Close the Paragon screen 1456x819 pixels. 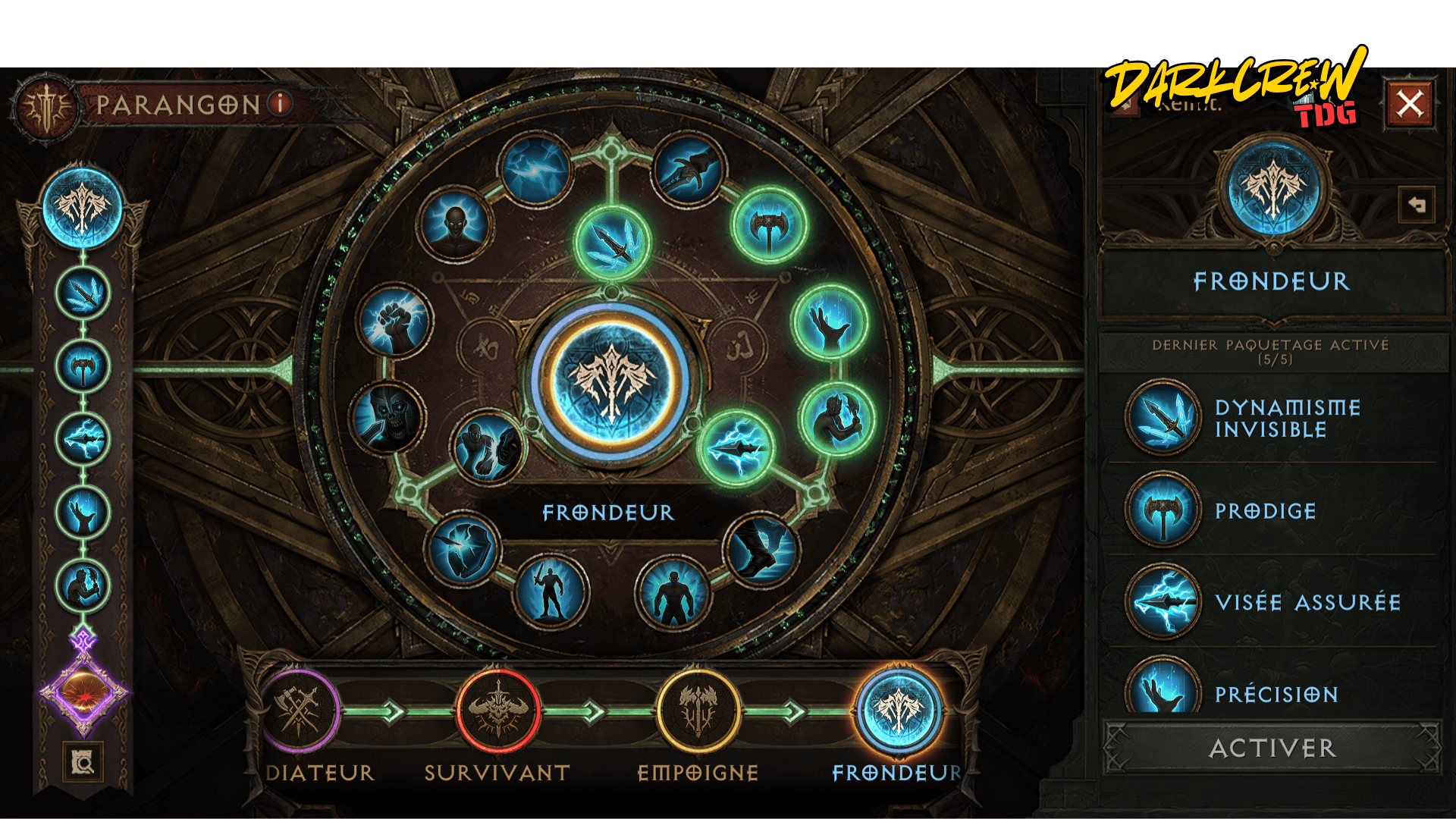click(x=1410, y=103)
